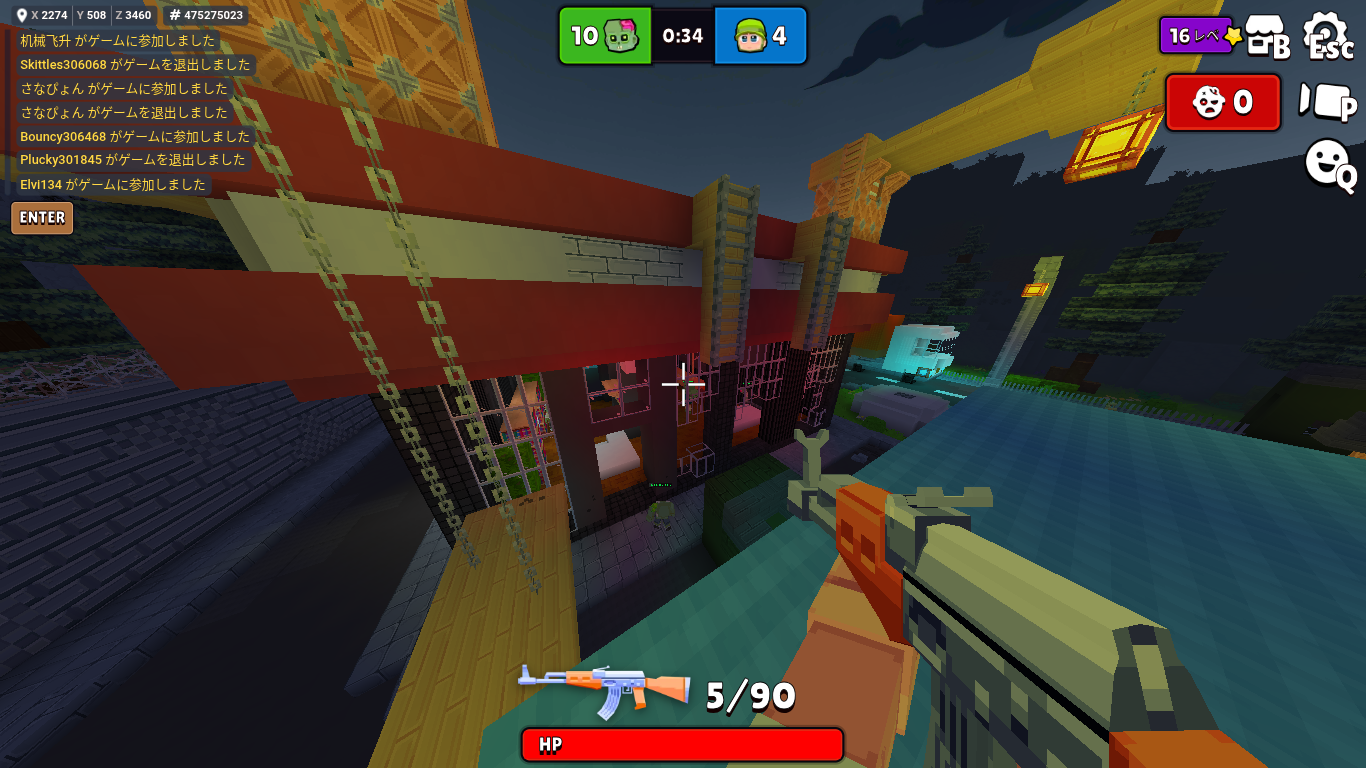The width and height of the screenshot is (1366, 768).
Task: Open the smiley face emote menu
Action: point(1328,163)
